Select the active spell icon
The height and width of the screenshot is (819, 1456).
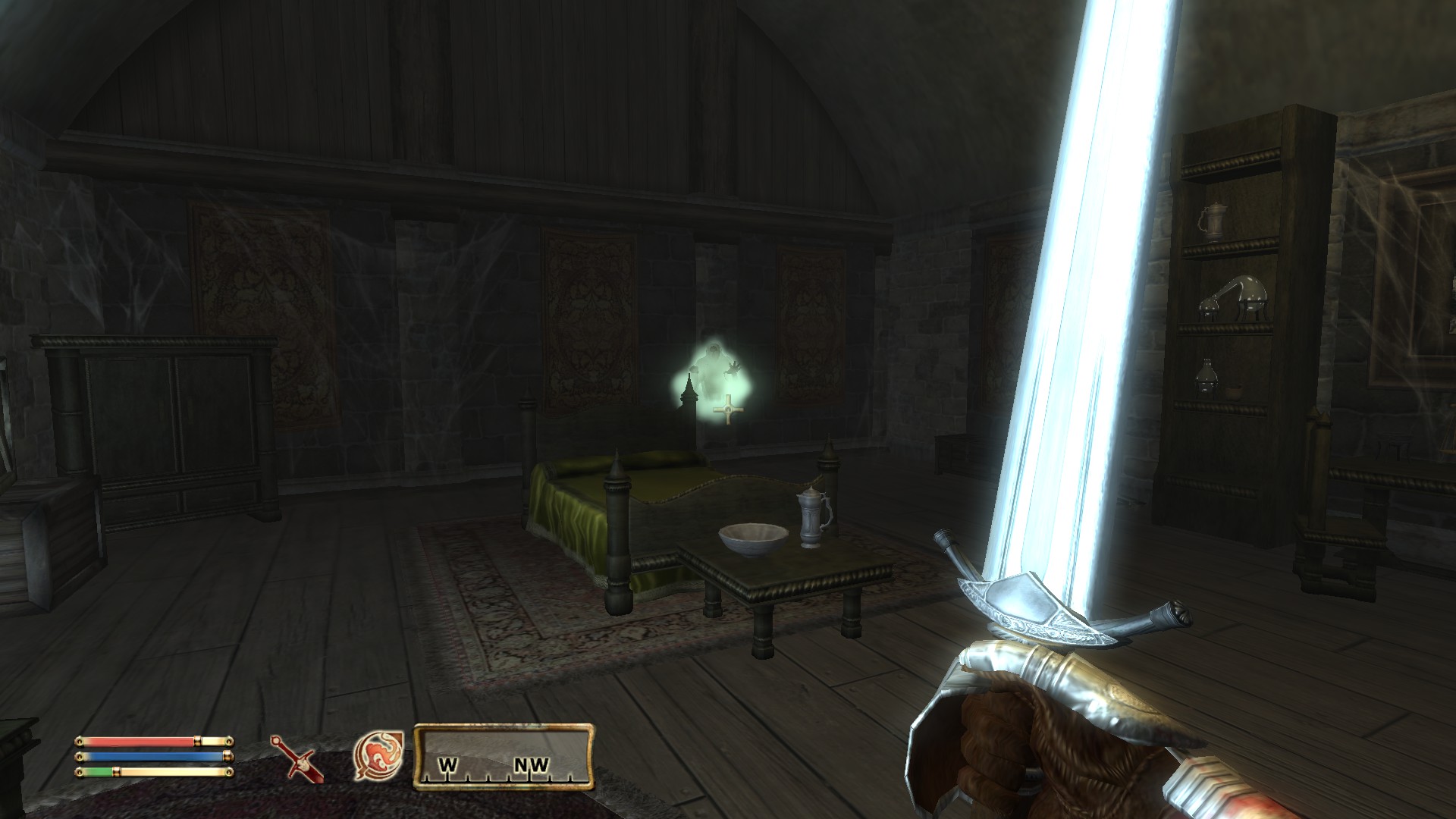[378, 756]
